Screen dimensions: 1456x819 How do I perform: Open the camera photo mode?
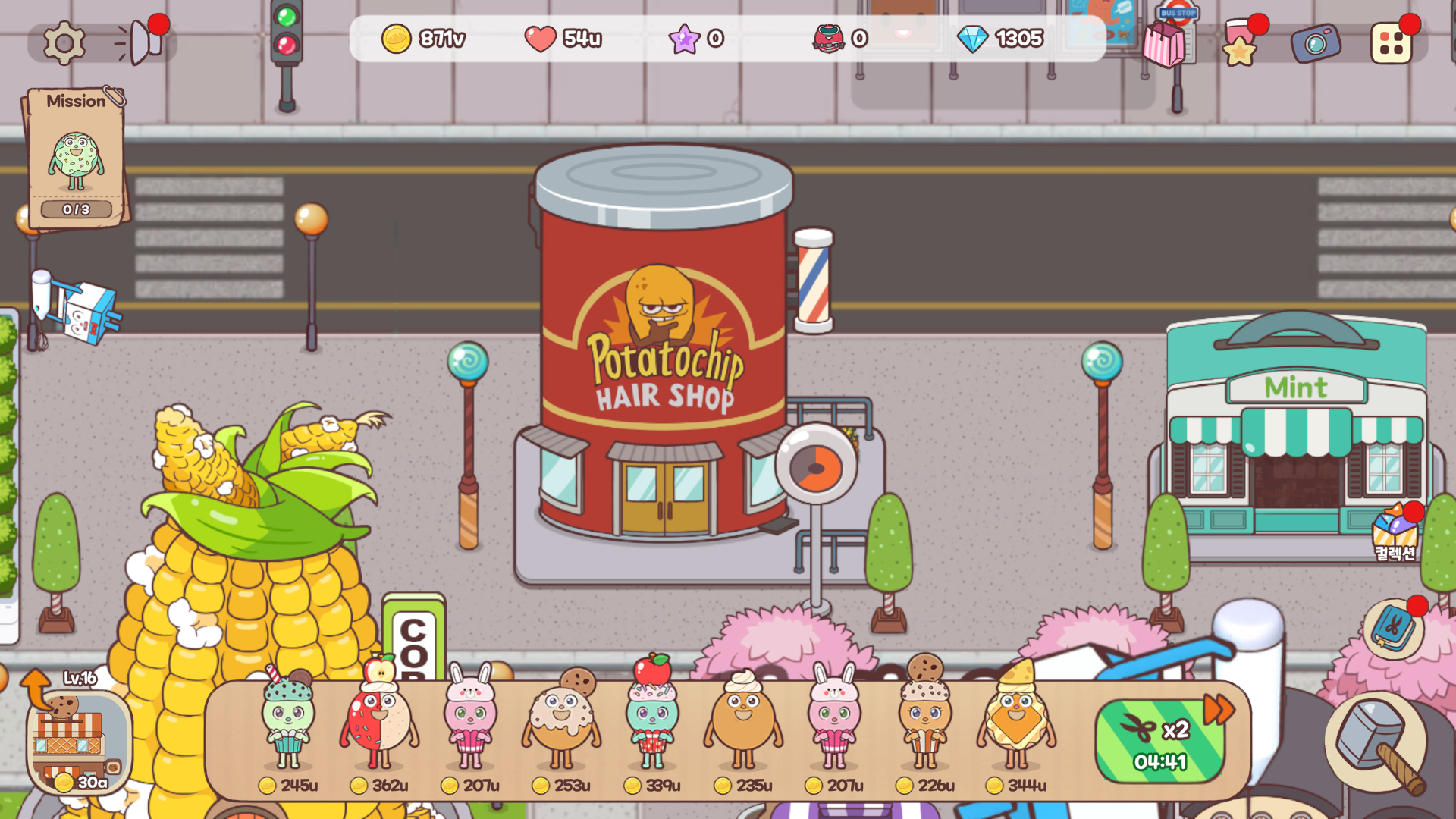tap(1316, 43)
